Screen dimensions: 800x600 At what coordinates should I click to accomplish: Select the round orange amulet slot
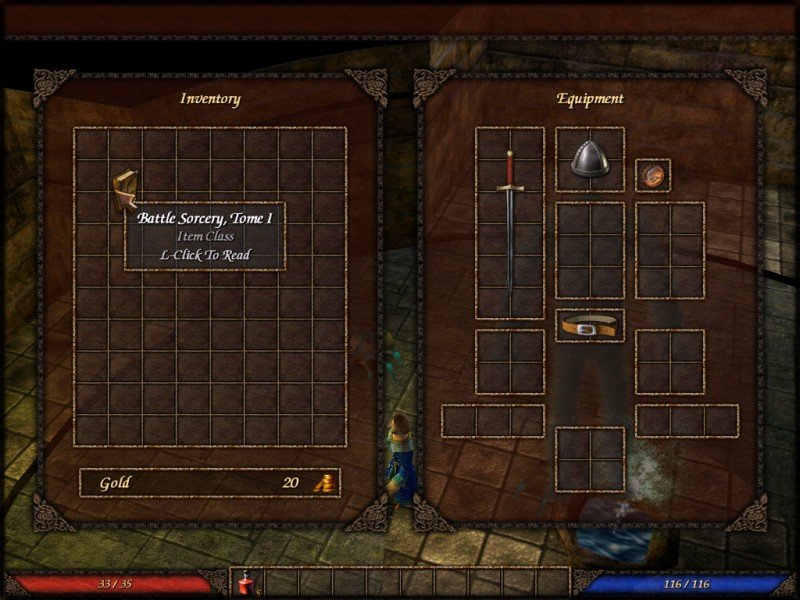pos(652,175)
